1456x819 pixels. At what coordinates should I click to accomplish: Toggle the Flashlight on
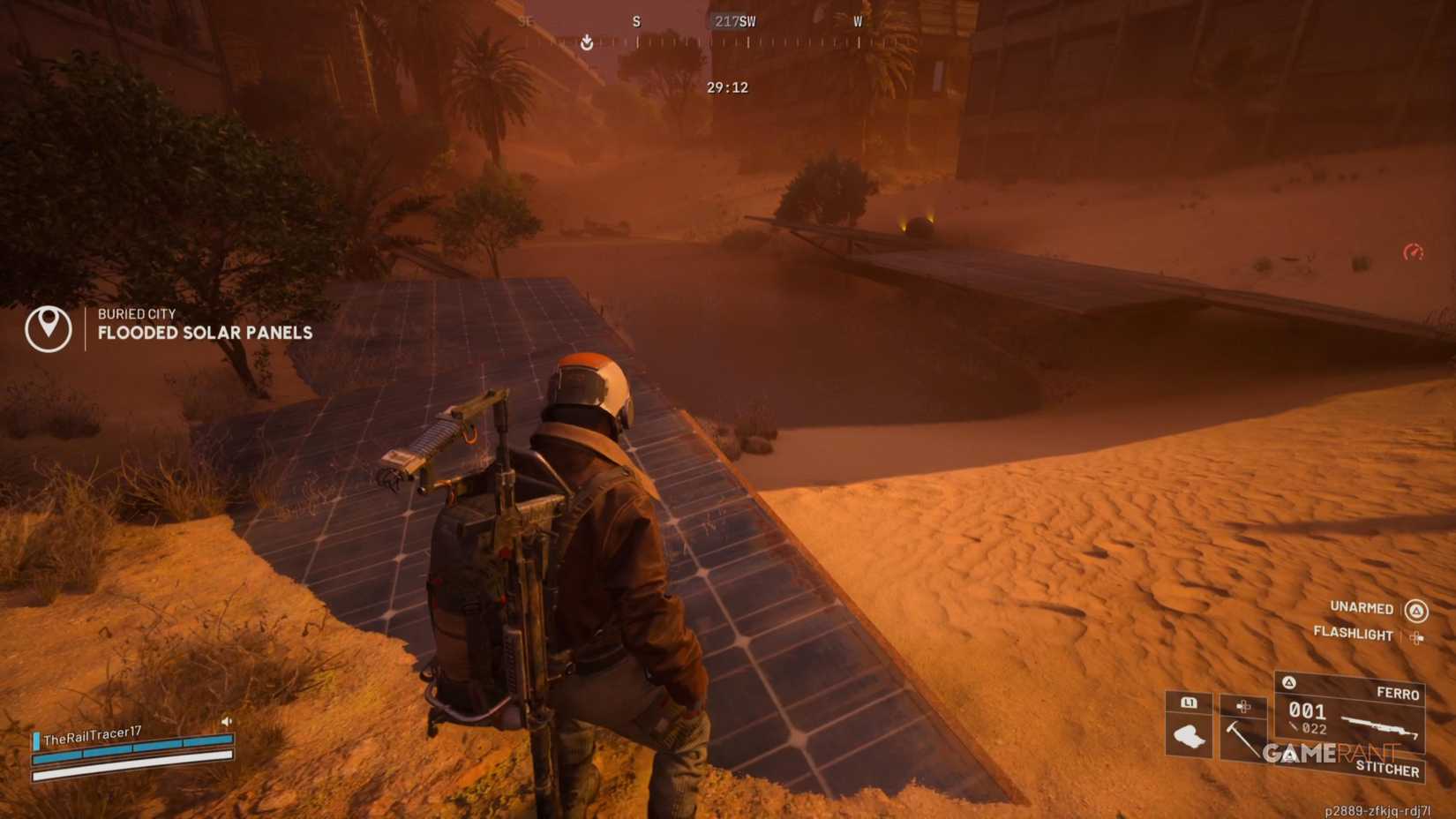click(1354, 635)
